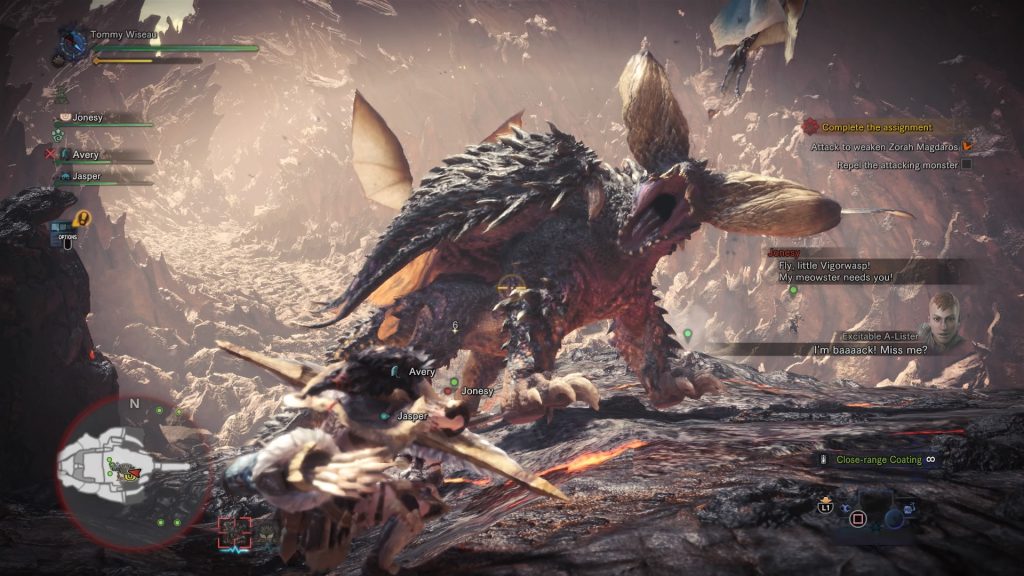1024x576 pixels.
Task: Select the 'Attack to weaken Zorah Magdaros' objective
Action: [886, 146]
